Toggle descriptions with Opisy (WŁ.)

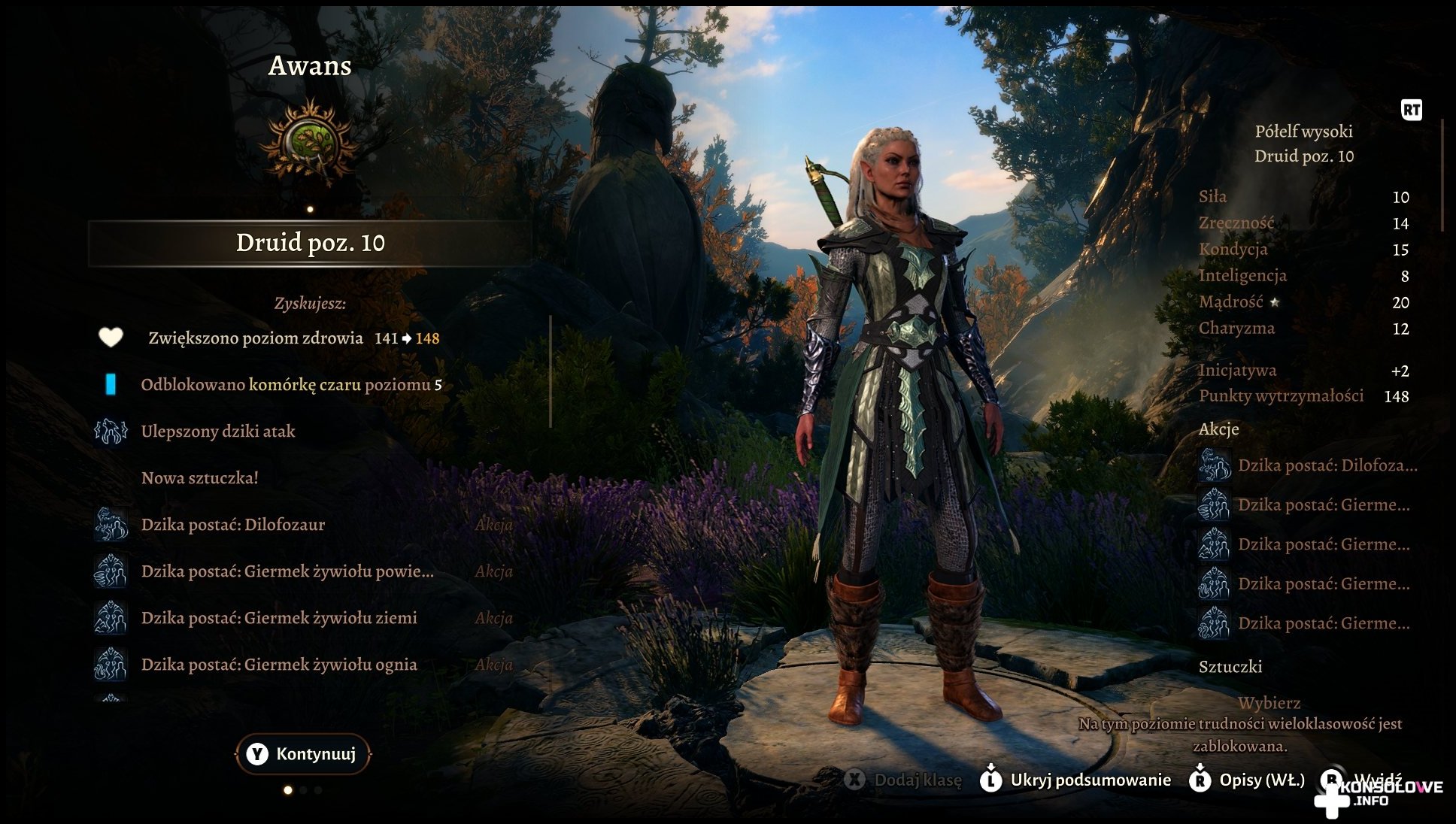point(1248,780)
